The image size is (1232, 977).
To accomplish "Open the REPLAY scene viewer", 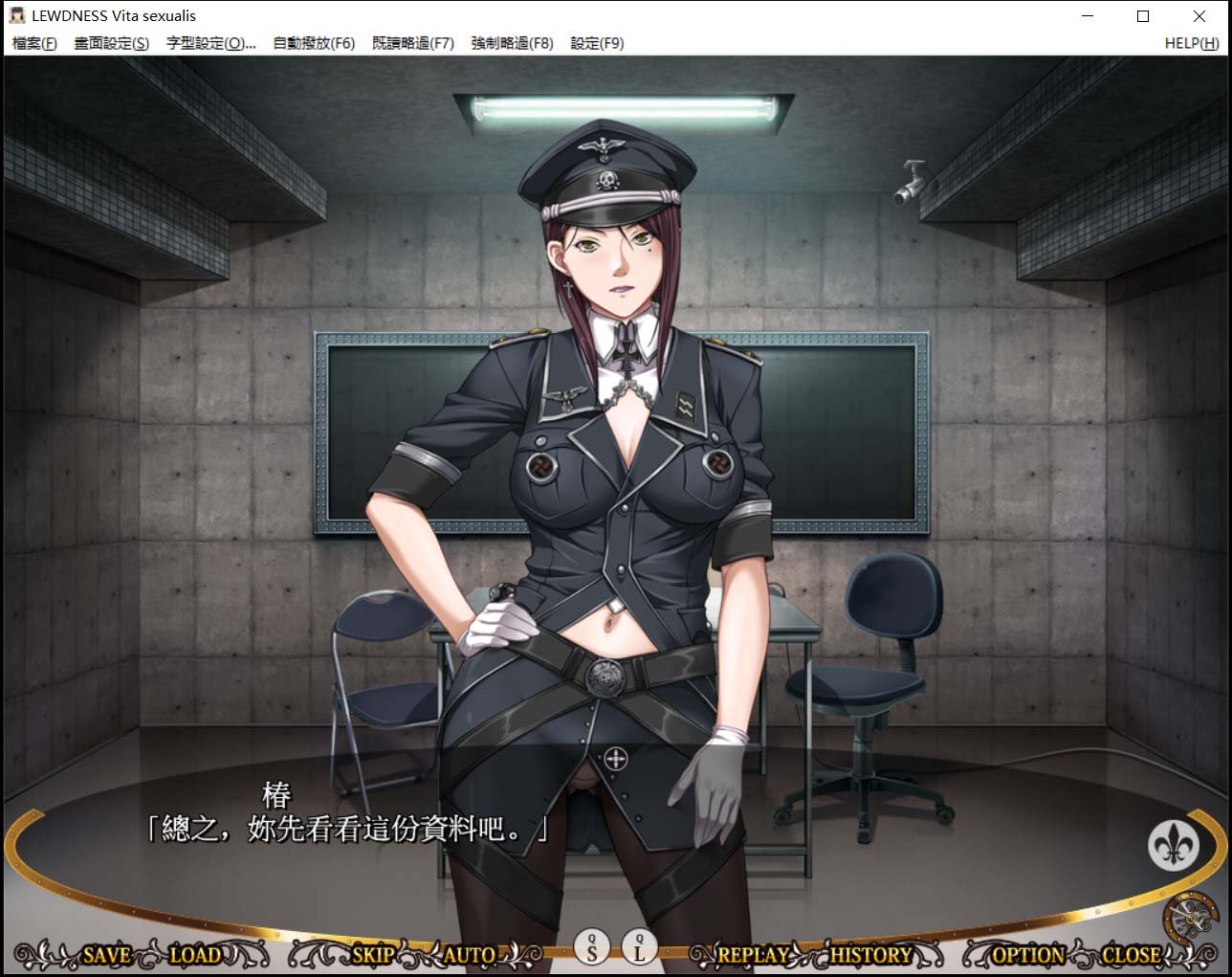I will pos(753,954).
